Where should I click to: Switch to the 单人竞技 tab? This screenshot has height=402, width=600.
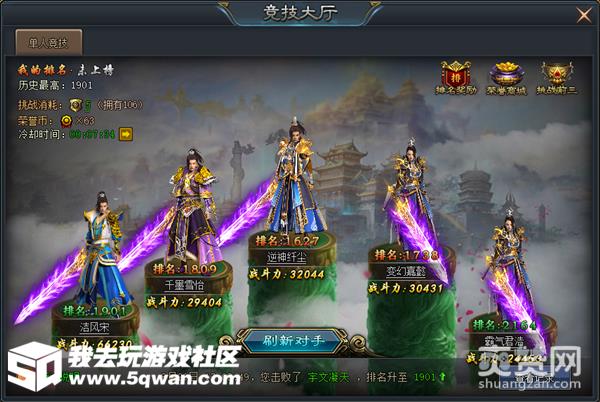49,42
